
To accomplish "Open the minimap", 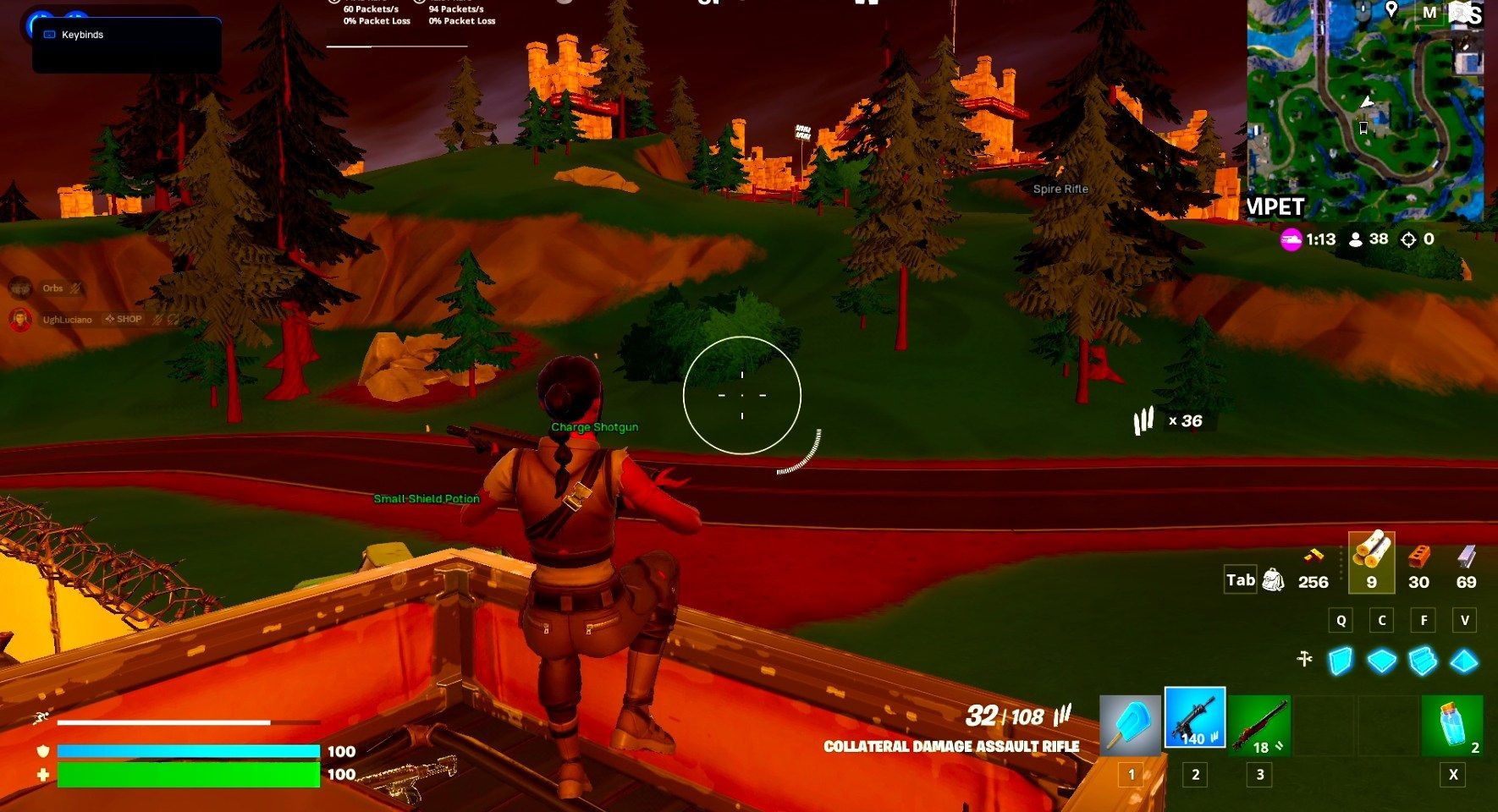I will [x=1364, y=110].
